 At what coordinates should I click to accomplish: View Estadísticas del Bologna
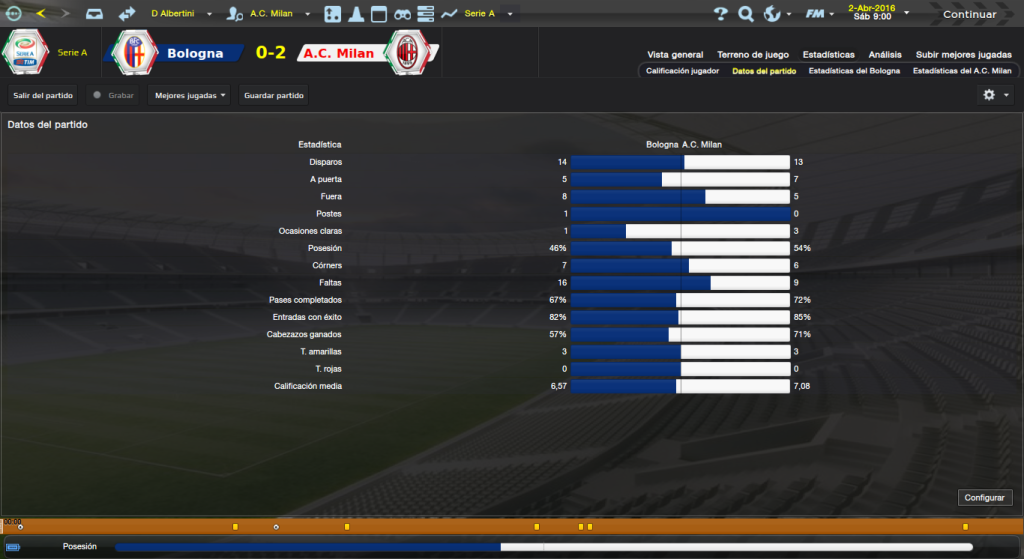click(854, 72)
